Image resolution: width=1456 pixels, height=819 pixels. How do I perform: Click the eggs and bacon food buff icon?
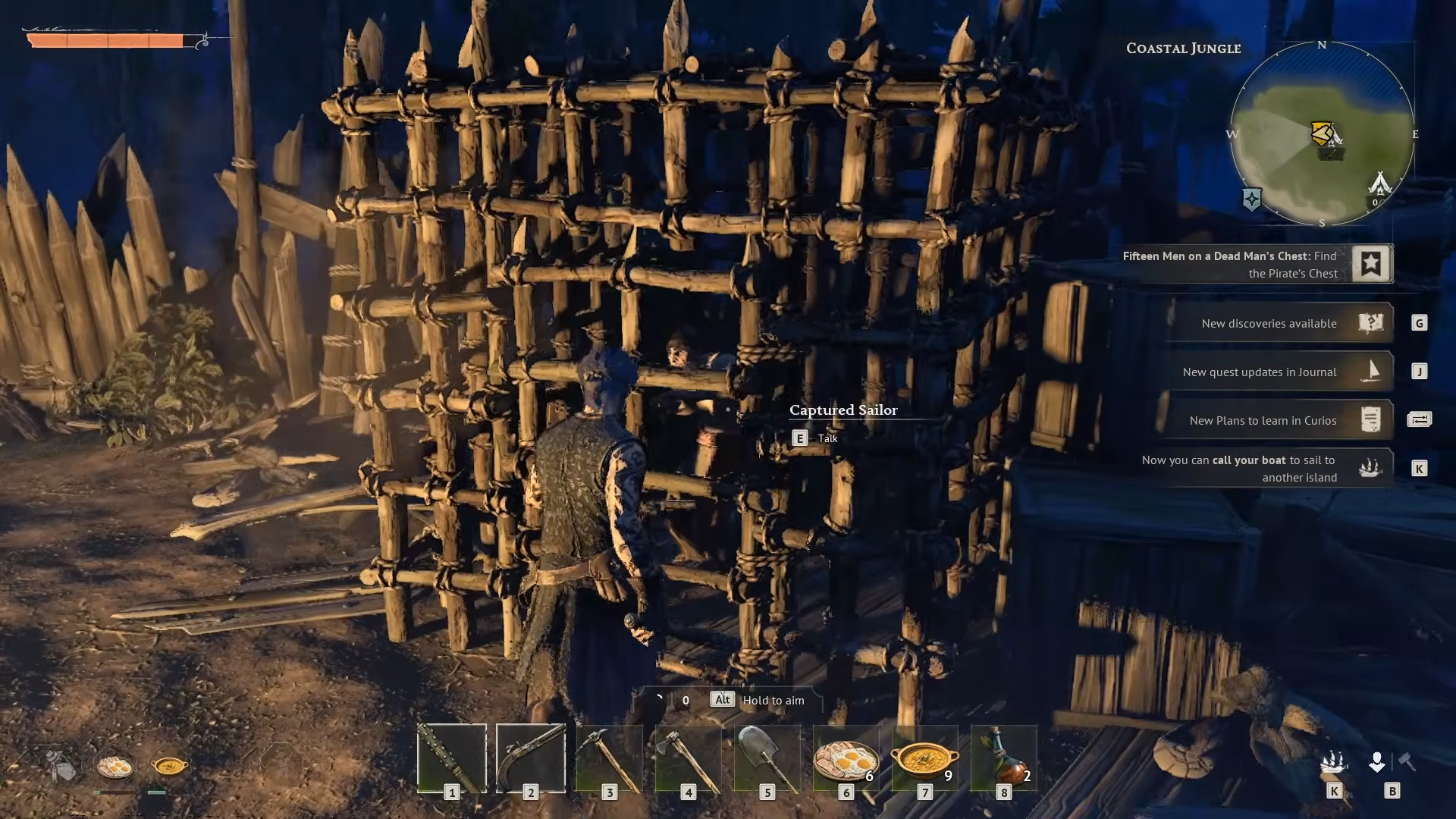coord(115,766)
